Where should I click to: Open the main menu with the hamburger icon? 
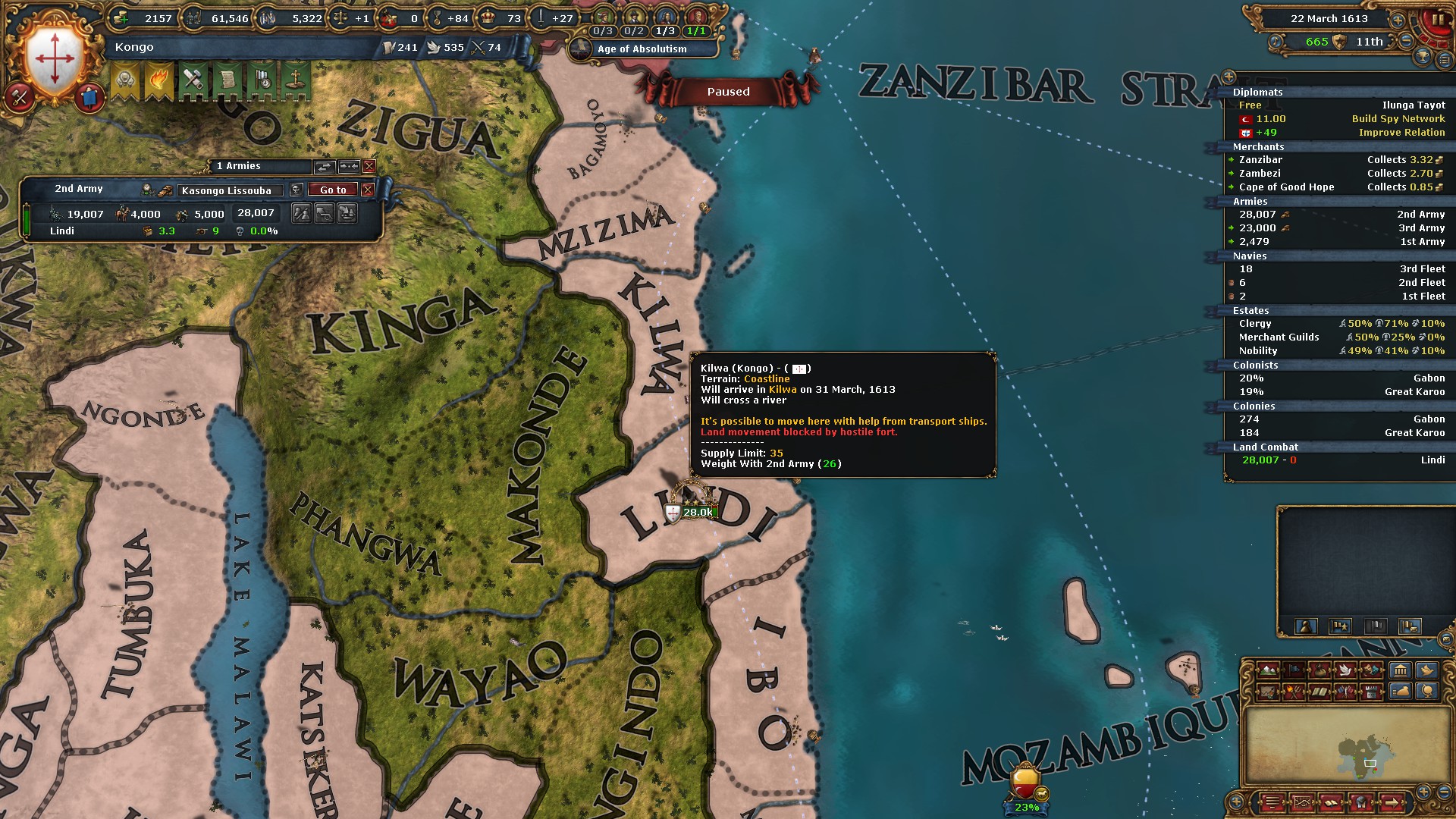[x=1272, y=802]
